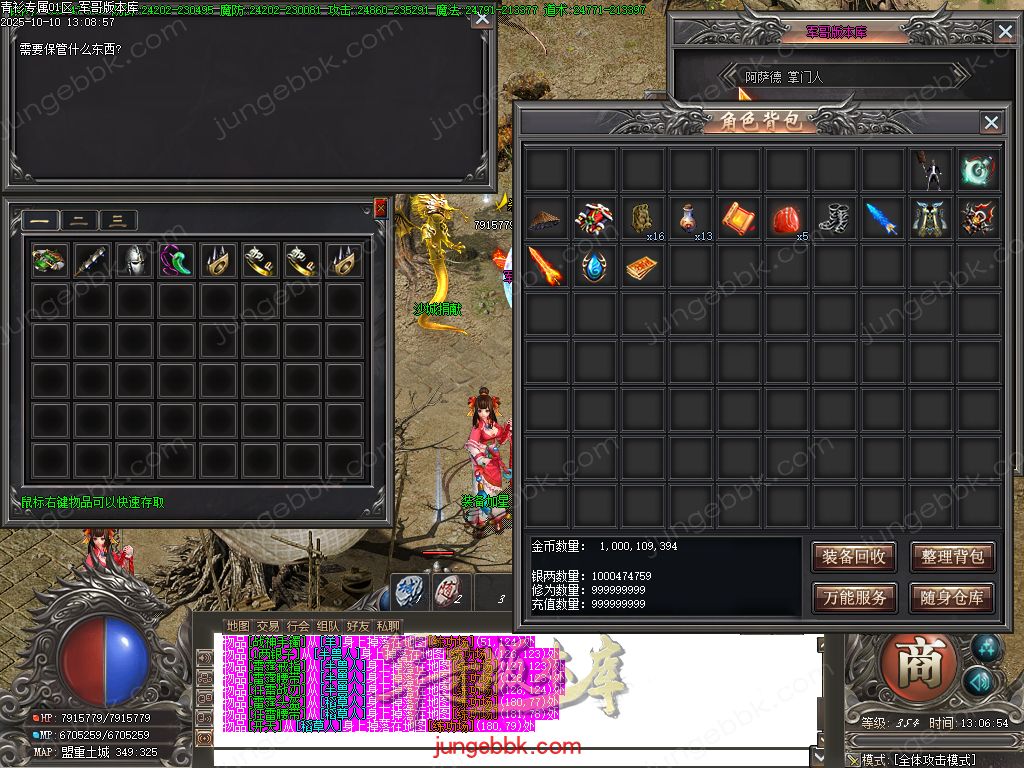This screenshot has height=768, width=1024.
Task: Open the 随身仓库 portable warehouse
Action: pos(951,598)
